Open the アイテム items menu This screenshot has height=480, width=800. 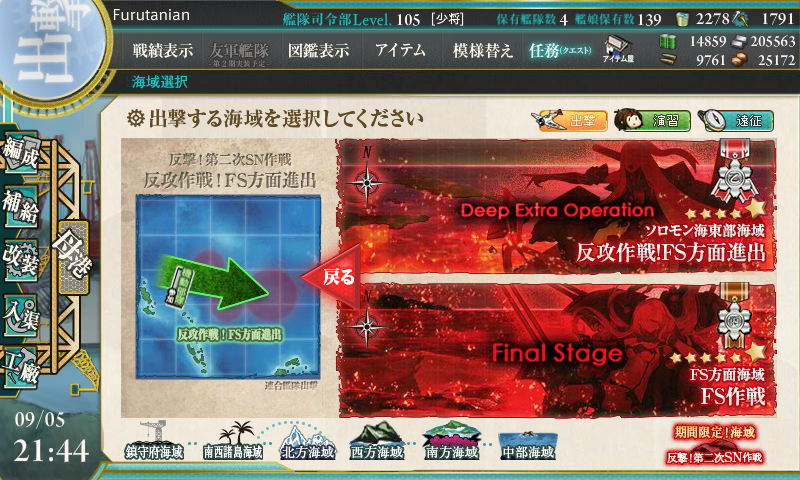[400, 50]
